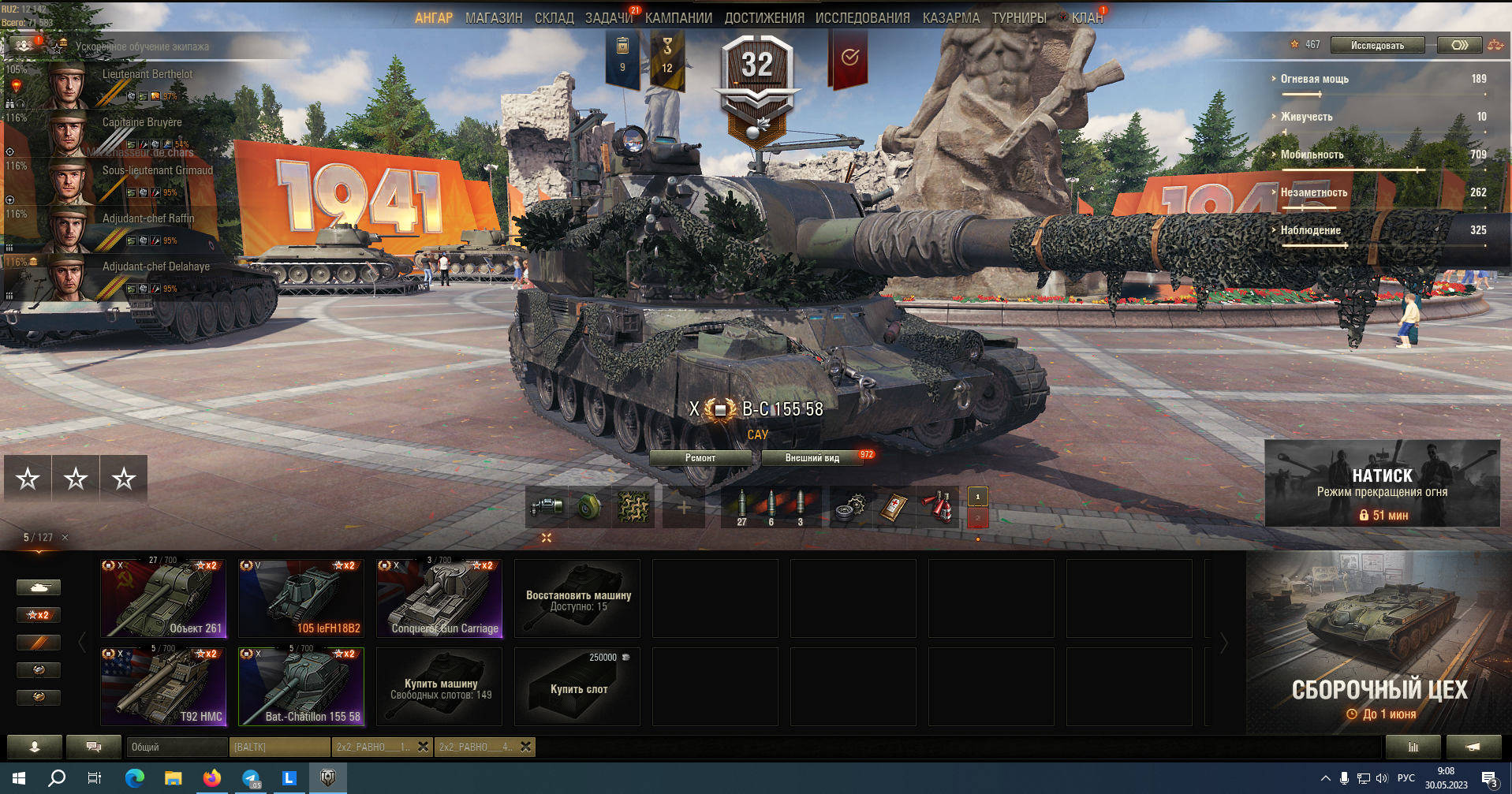Image resolution: width=1512 pixels, height=794 pixels.
Task: Select the Объект 261 tank card
Action: coord(163,598)
